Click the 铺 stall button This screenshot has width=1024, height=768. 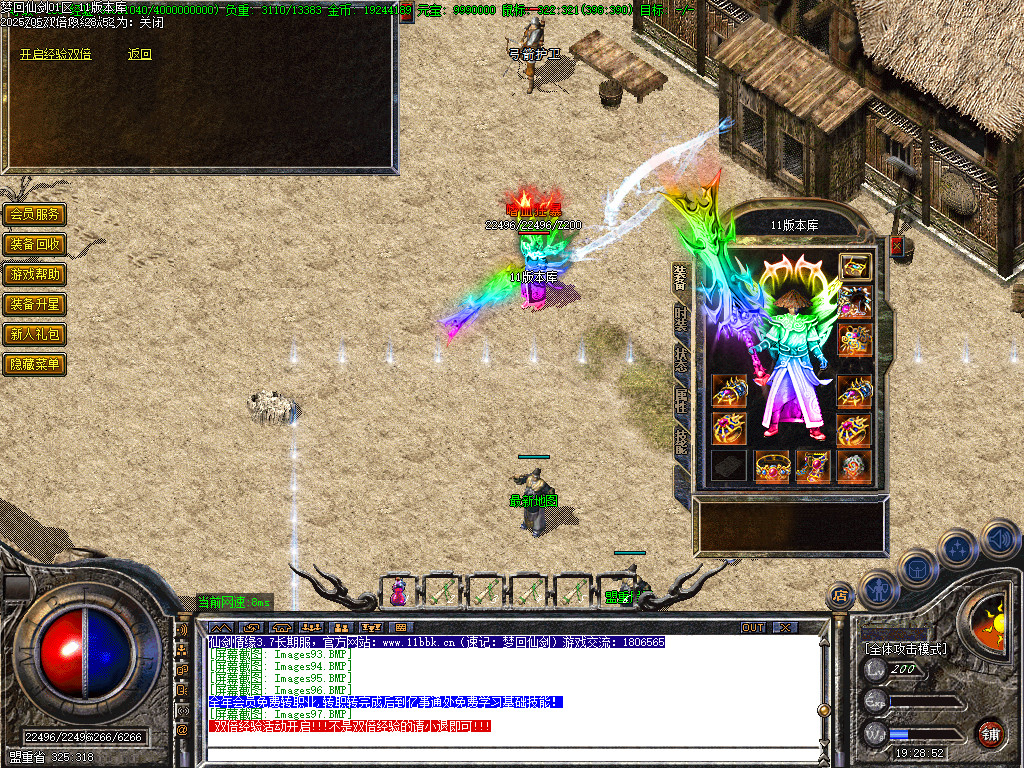coord(990,733)
